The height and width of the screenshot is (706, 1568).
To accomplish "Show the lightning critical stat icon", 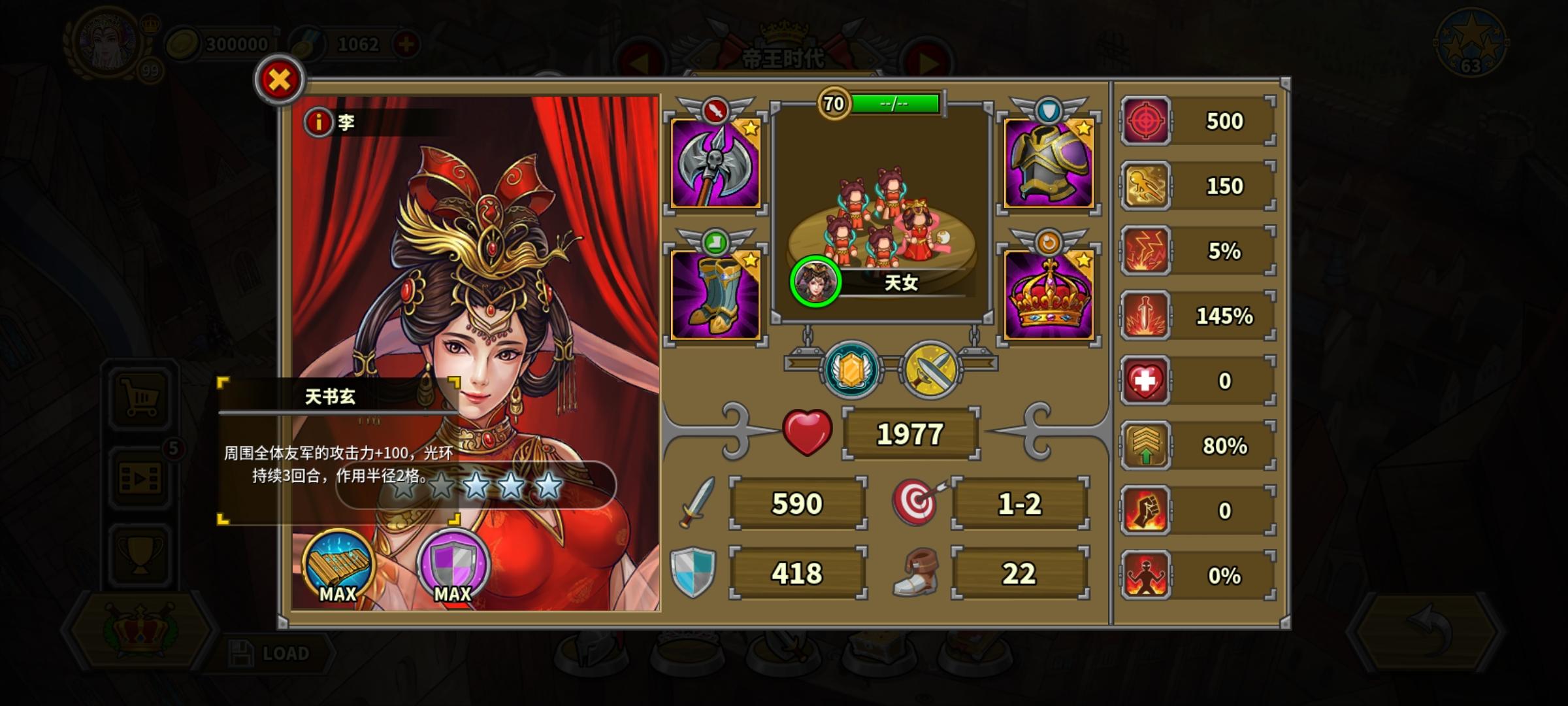I will click(1145, 250).
